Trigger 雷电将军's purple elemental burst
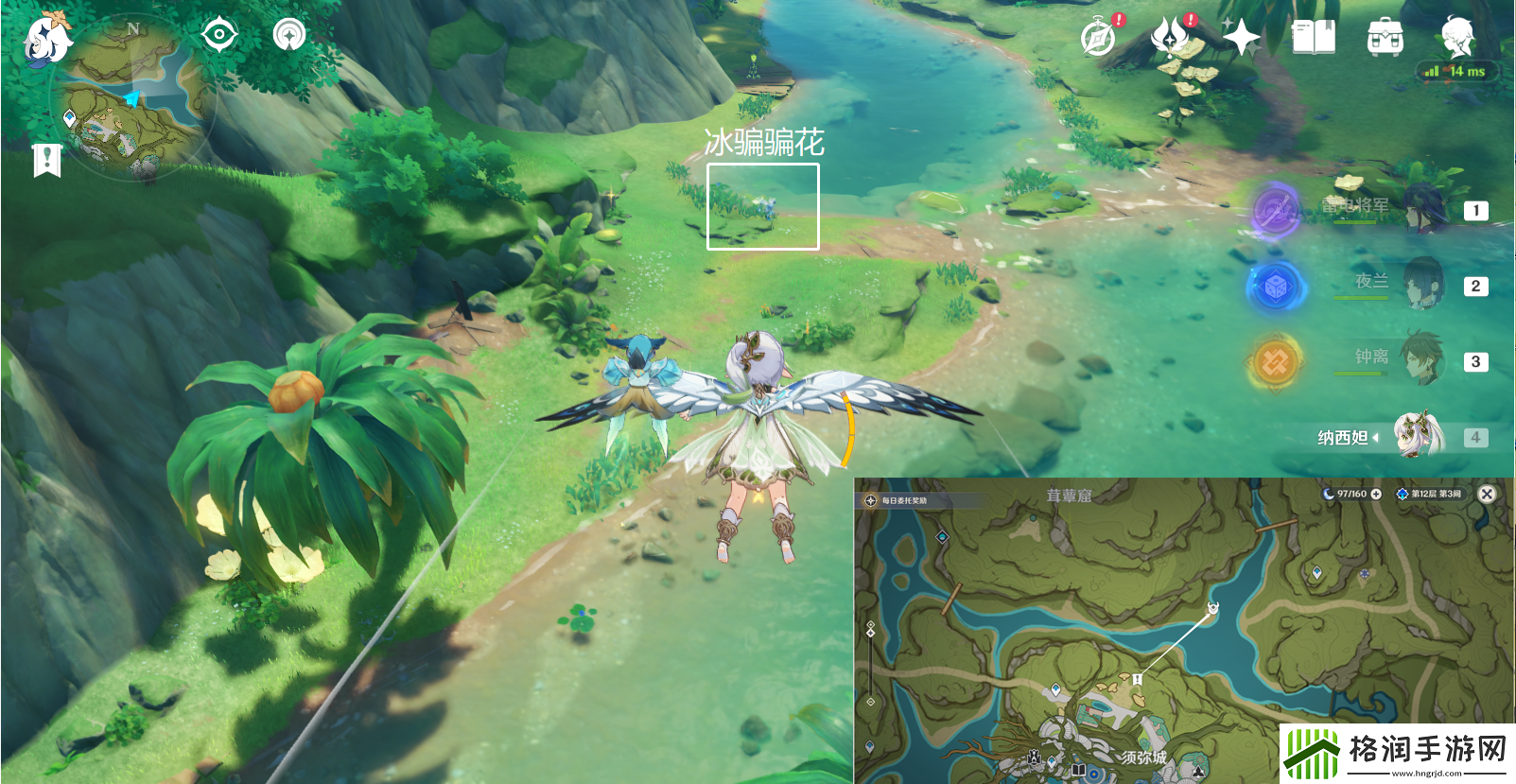1516x784 pixels. click(1275, 209)
